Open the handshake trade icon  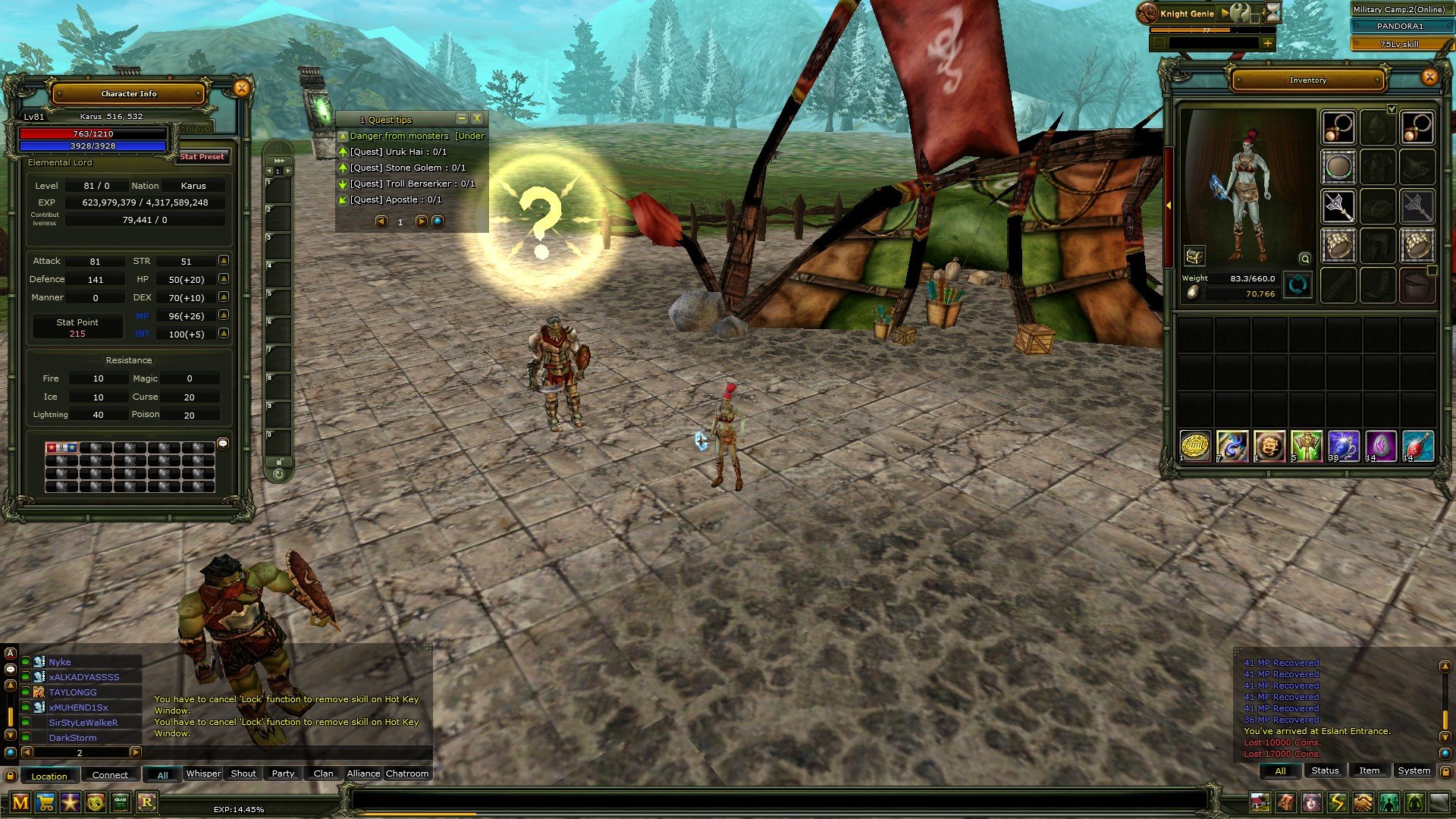pos(1363,802)
